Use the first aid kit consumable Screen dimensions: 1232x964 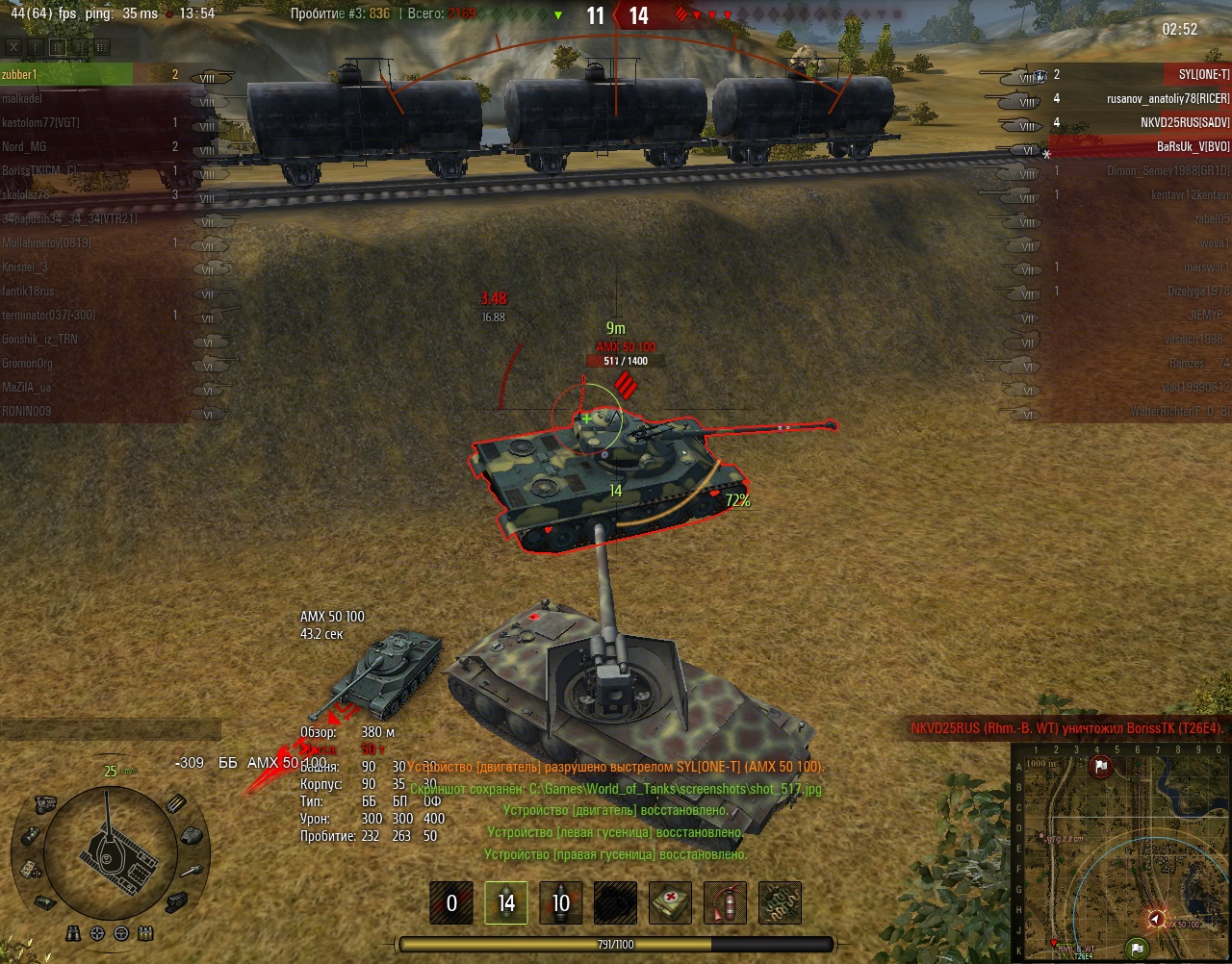(x=670, y=902)
